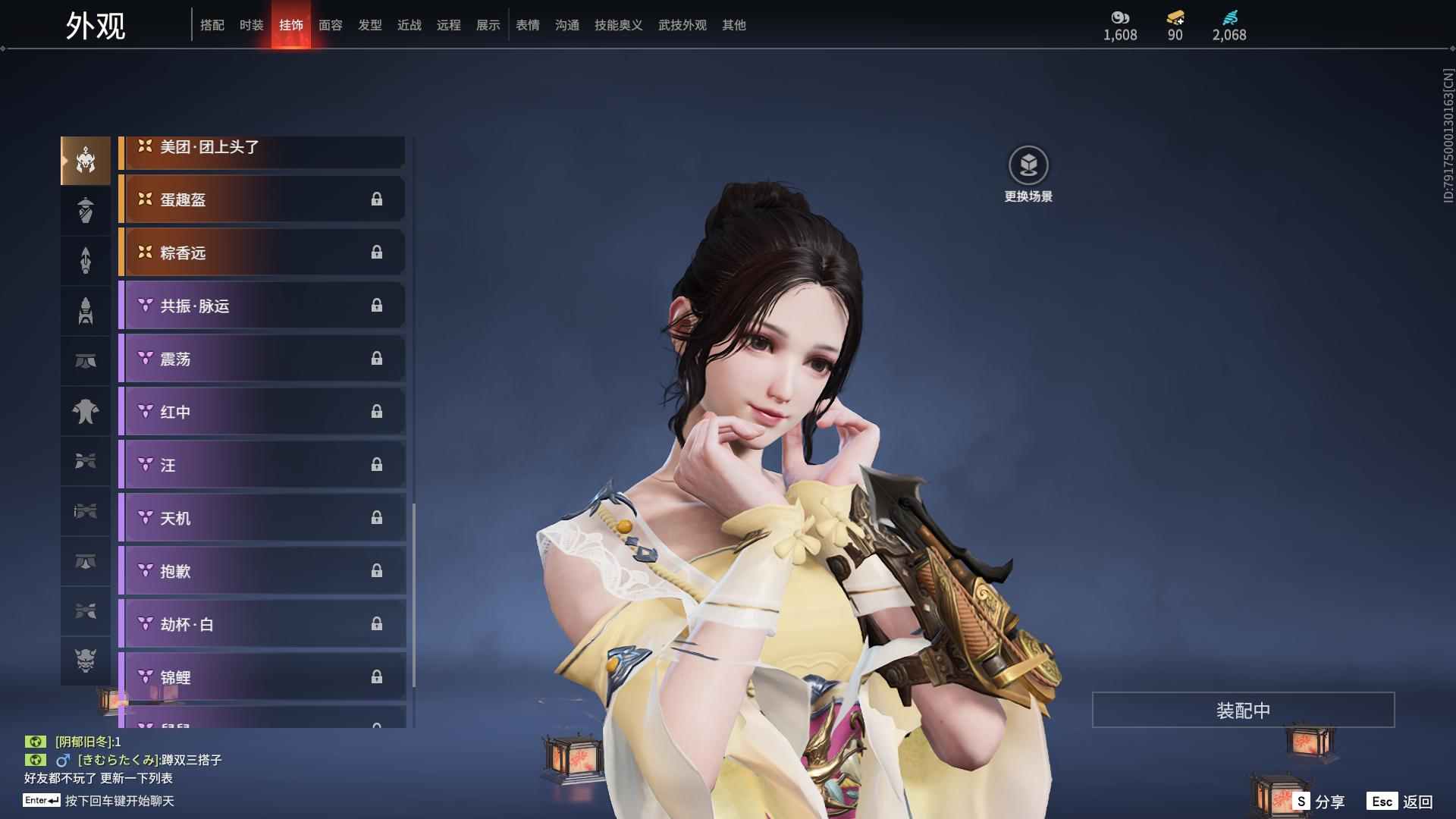Screen dimensions: 1456x819
Task: Click the coin currency icon showing 1,608
Action: pos(1120,17)
